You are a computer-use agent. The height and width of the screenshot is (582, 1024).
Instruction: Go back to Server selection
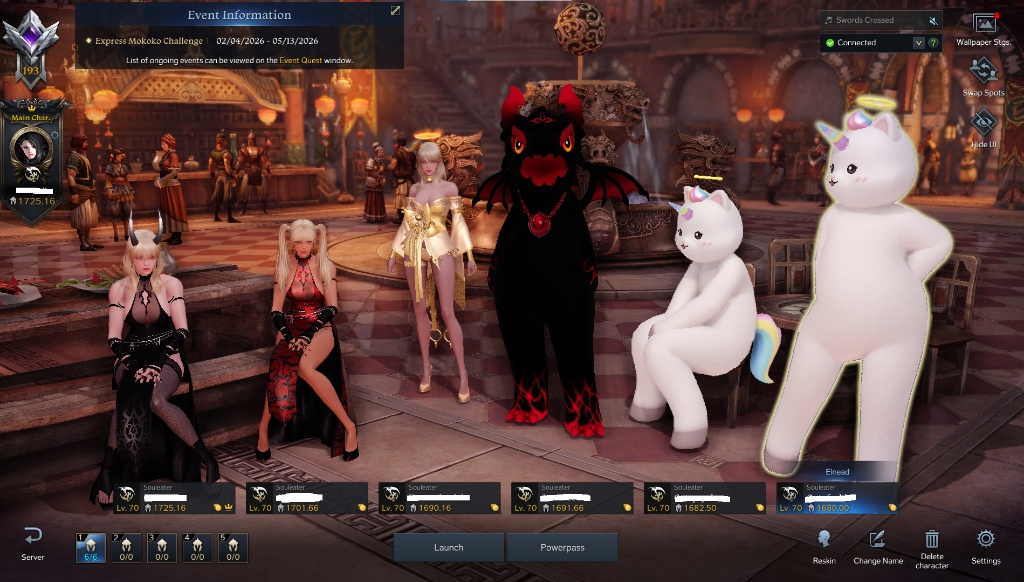point(33,543)
